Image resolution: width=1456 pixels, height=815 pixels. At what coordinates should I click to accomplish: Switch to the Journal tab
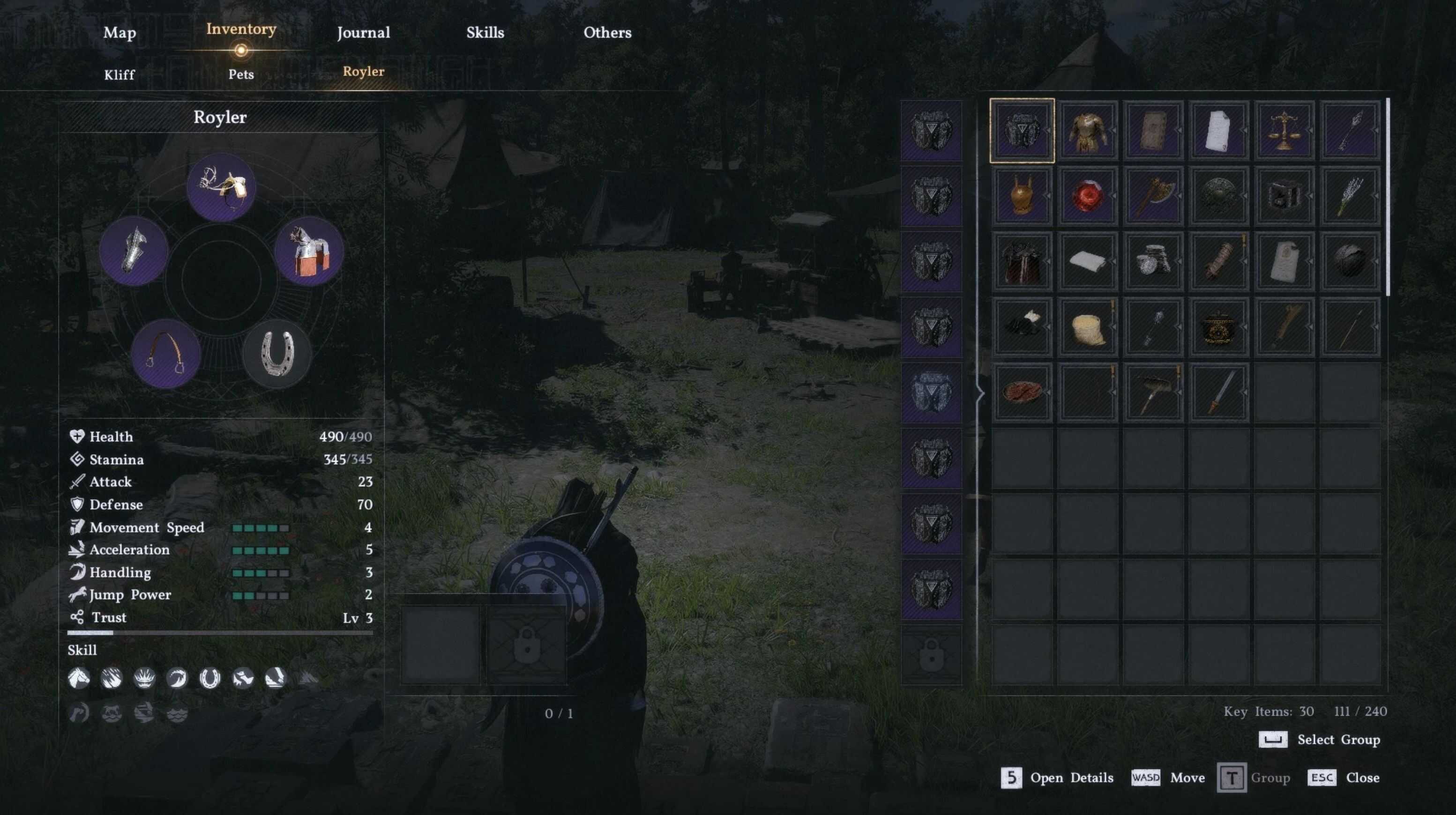363,33
